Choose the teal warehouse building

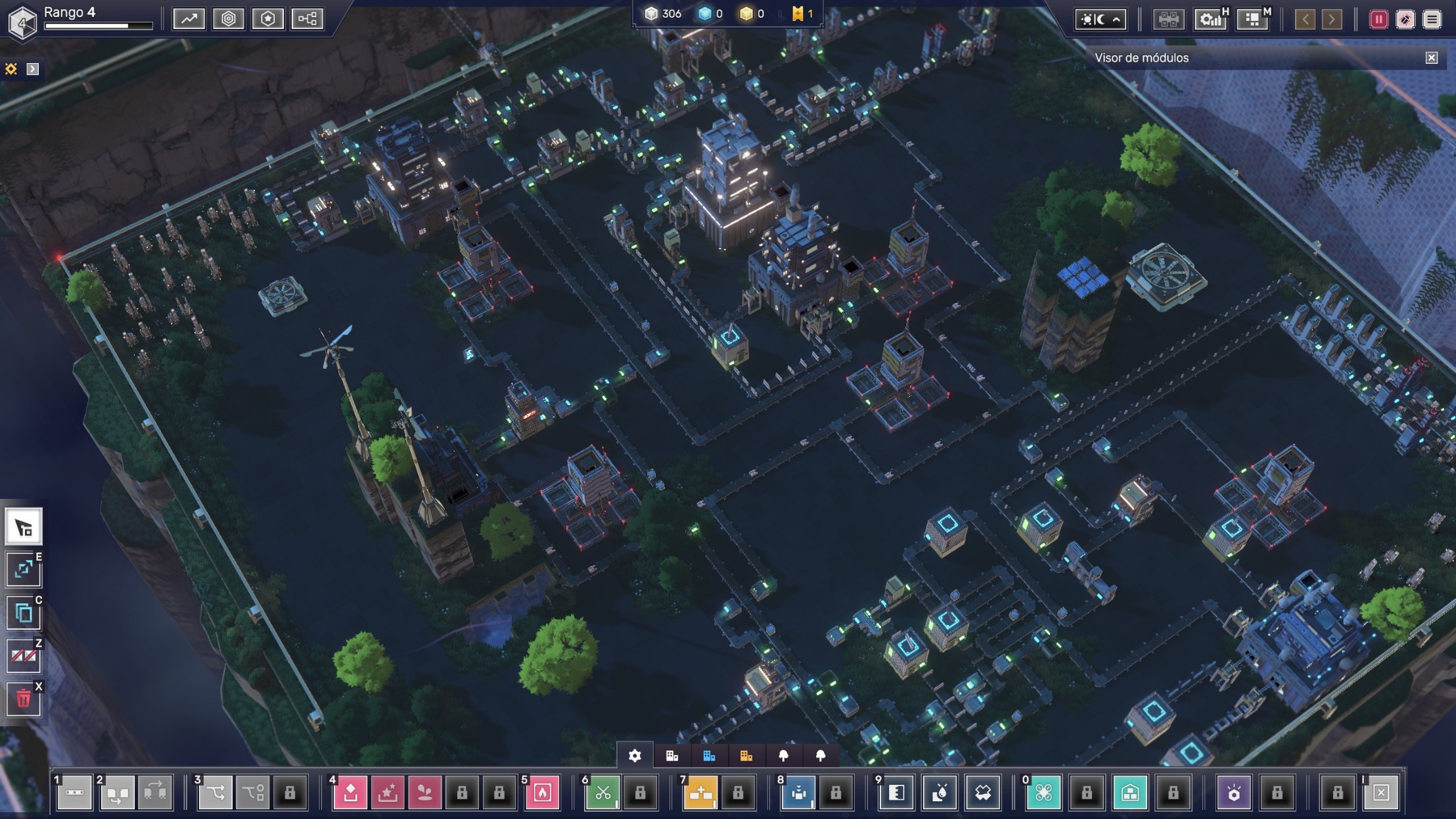1129,793
